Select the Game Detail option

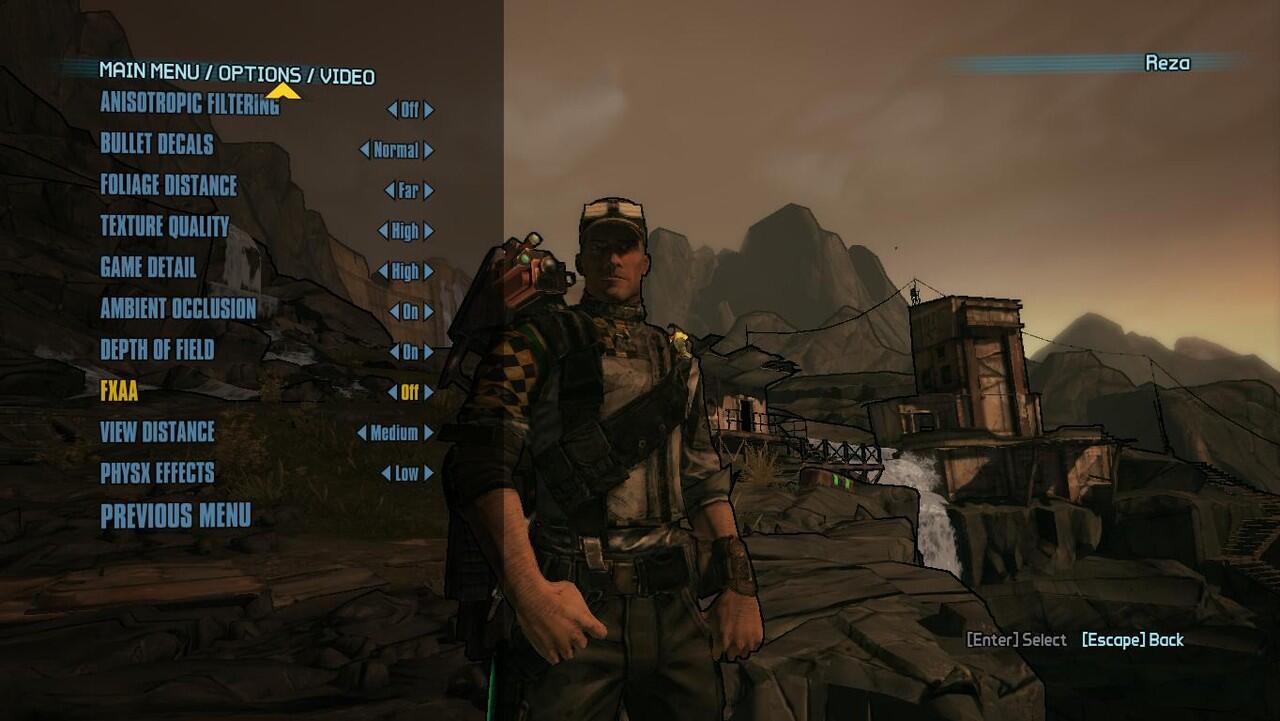(x=148, y=267)
